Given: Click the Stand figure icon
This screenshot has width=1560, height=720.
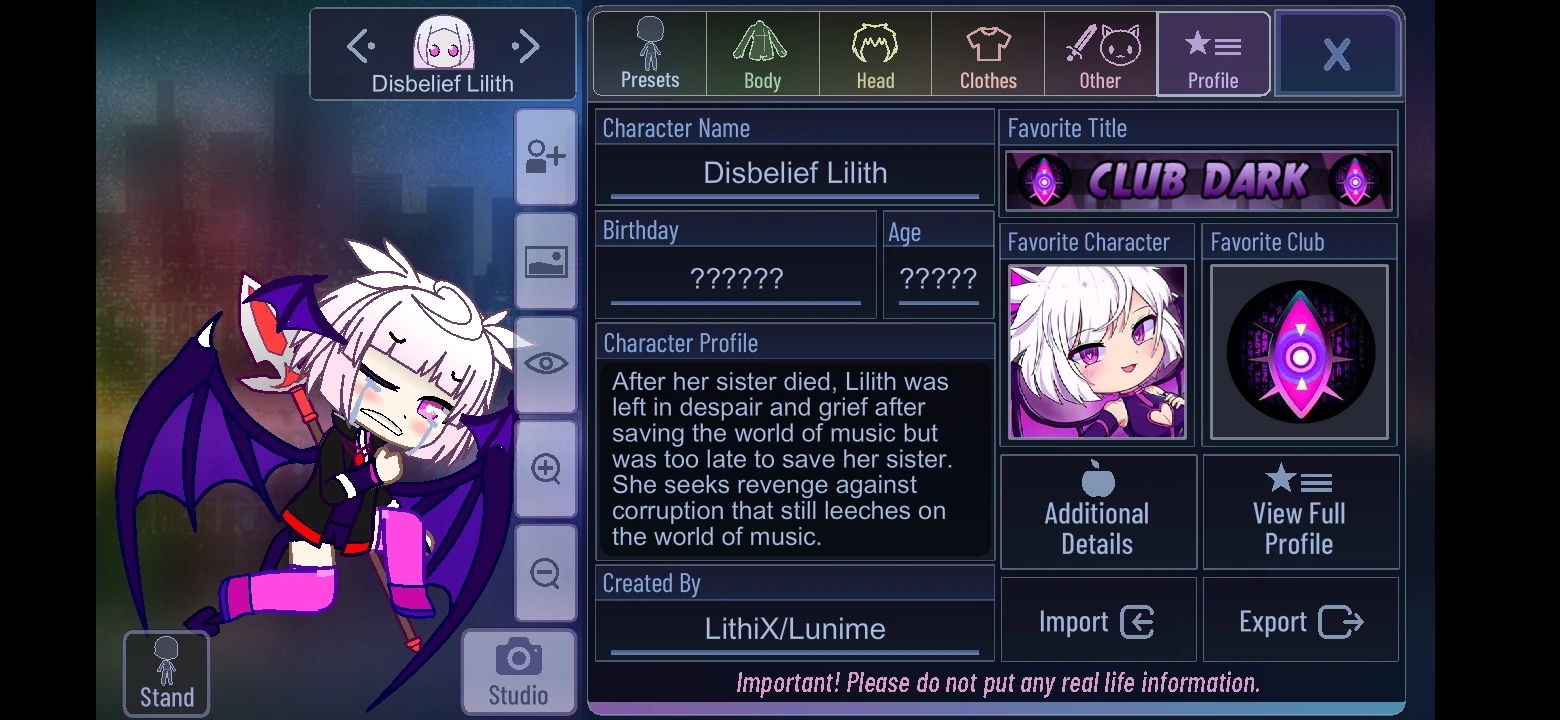Looking at the screenshot, I should click(165, 665).
